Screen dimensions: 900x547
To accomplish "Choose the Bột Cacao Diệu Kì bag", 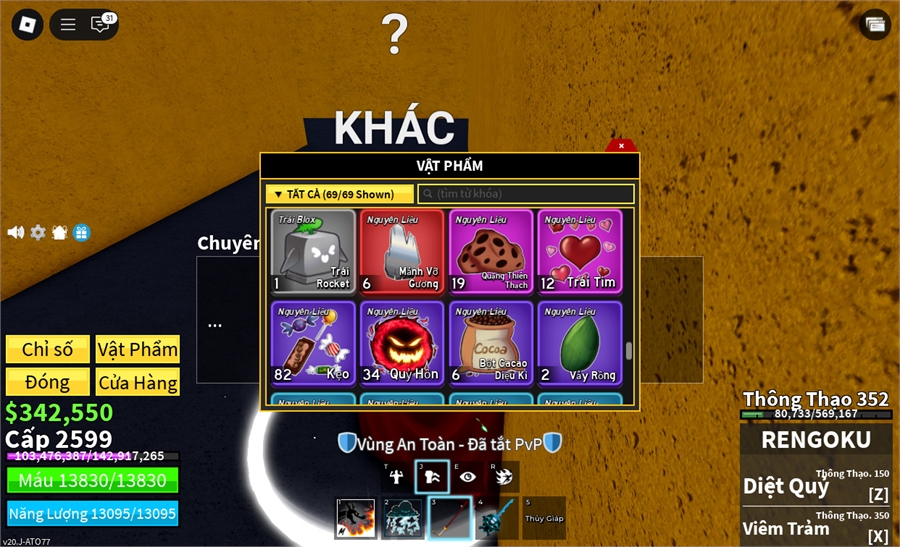I will click(x=491, y=343).
